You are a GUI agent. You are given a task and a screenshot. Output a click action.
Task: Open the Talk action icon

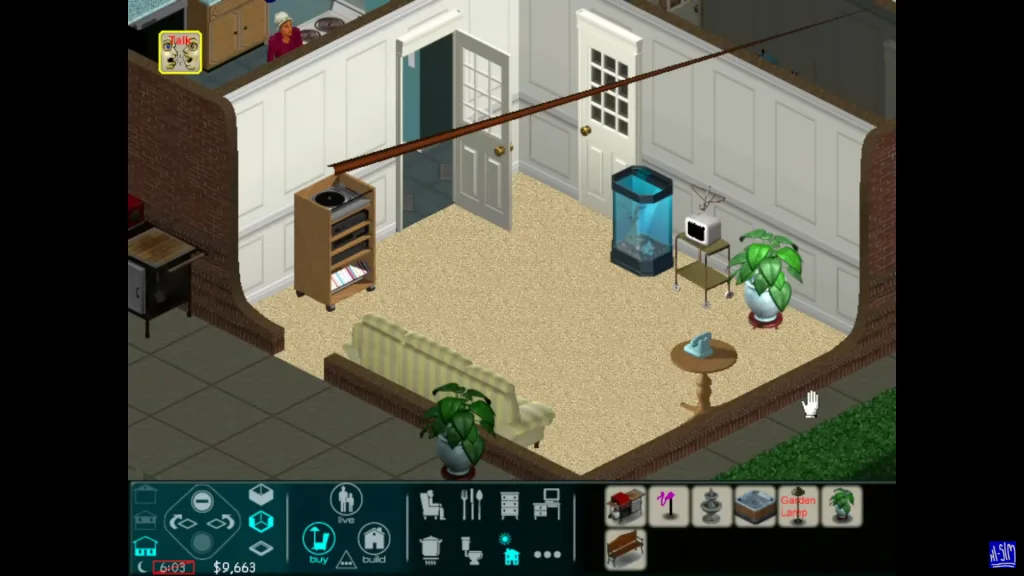(180, 52)
